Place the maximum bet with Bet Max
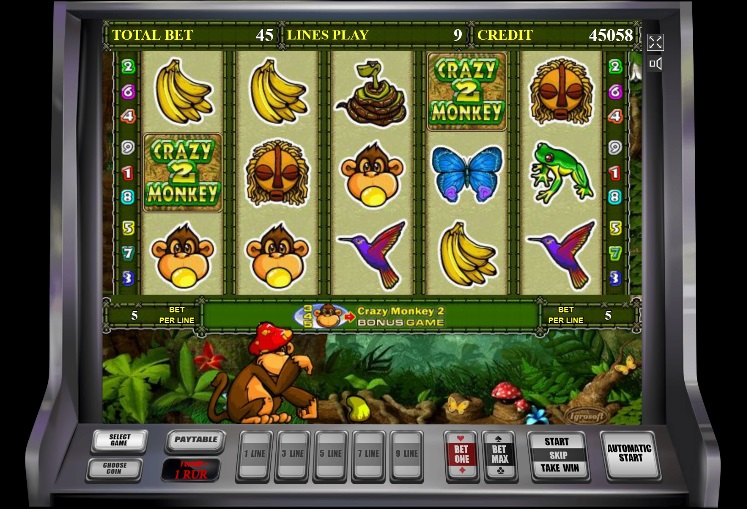Image resolution: width=747 pixels, height=509 pixels. (499, 455)
